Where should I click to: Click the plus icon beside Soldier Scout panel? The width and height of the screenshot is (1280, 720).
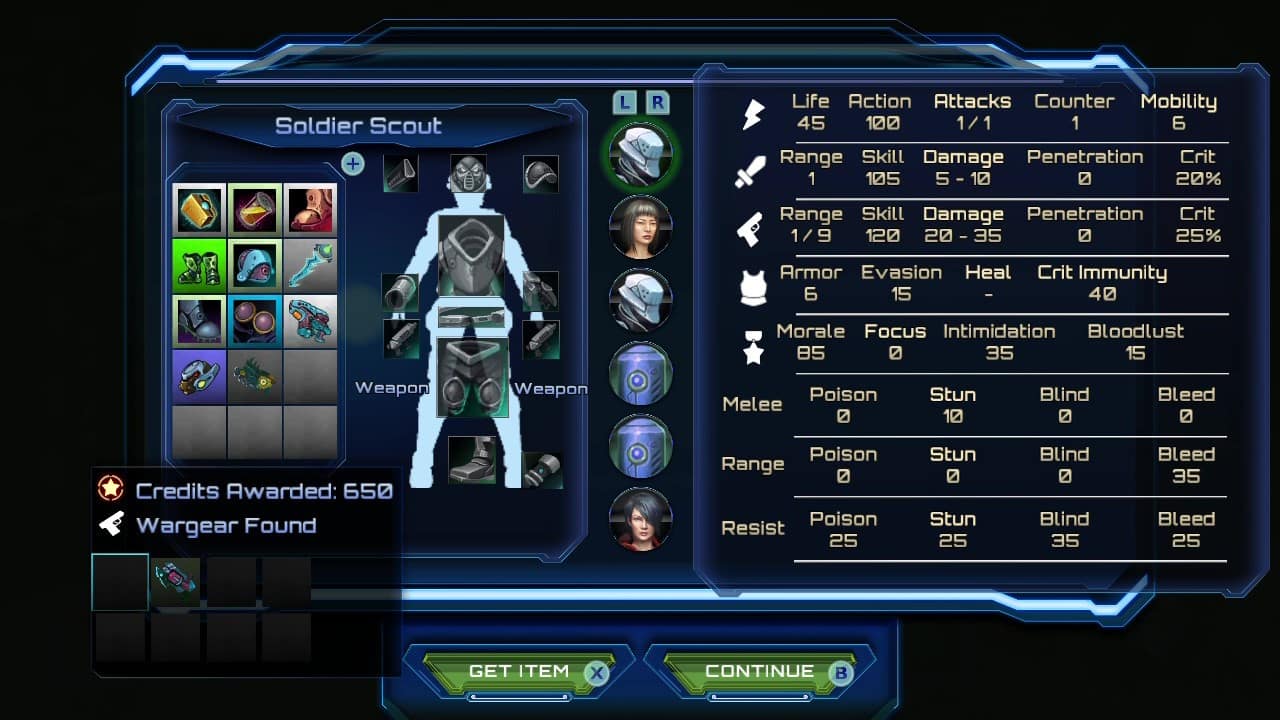coord(352,164)
